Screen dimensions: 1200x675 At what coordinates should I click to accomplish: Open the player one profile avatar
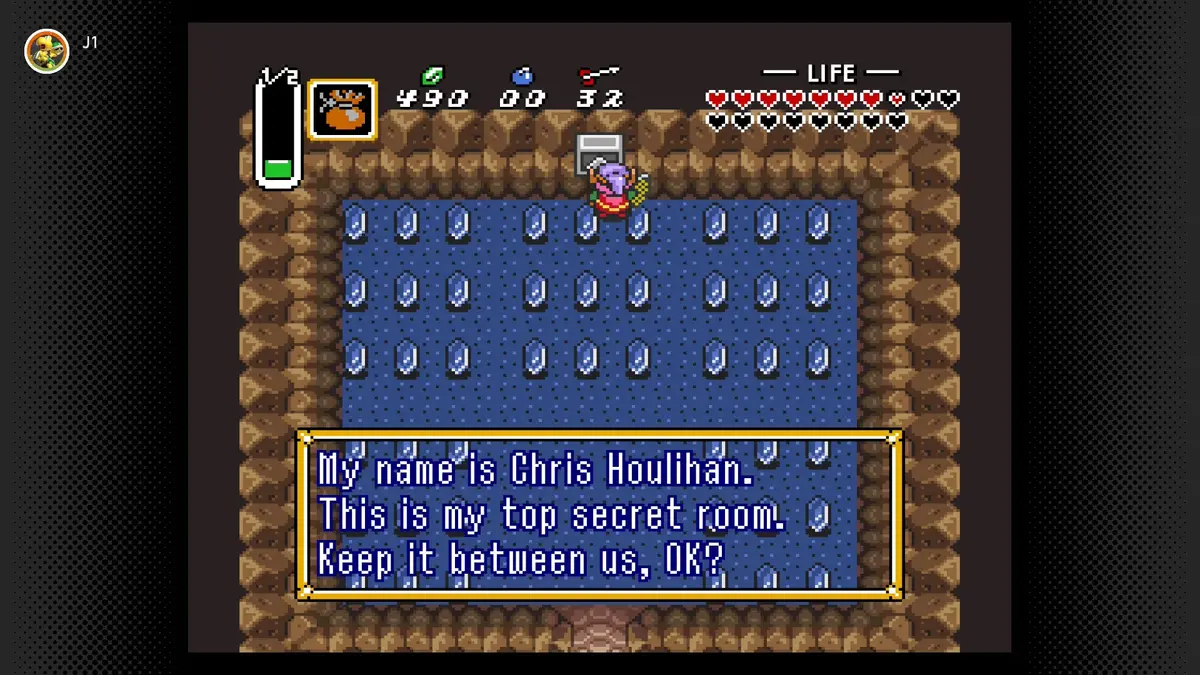tap(47, 51)
